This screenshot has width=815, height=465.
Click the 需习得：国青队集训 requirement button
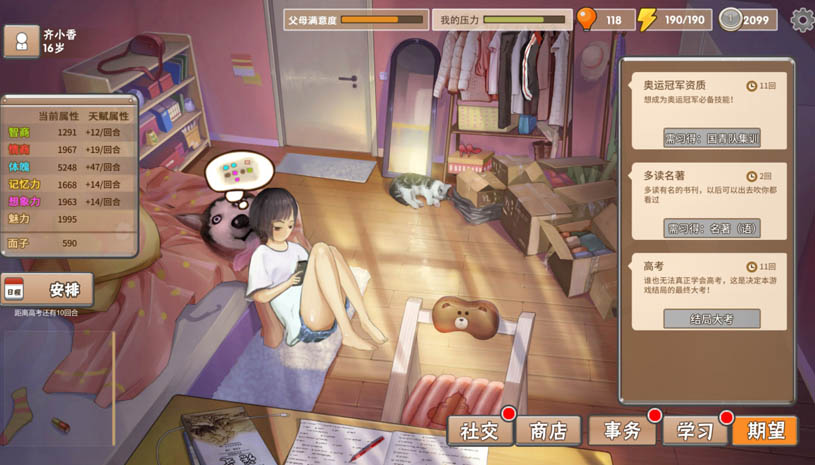tap(712, 138)
